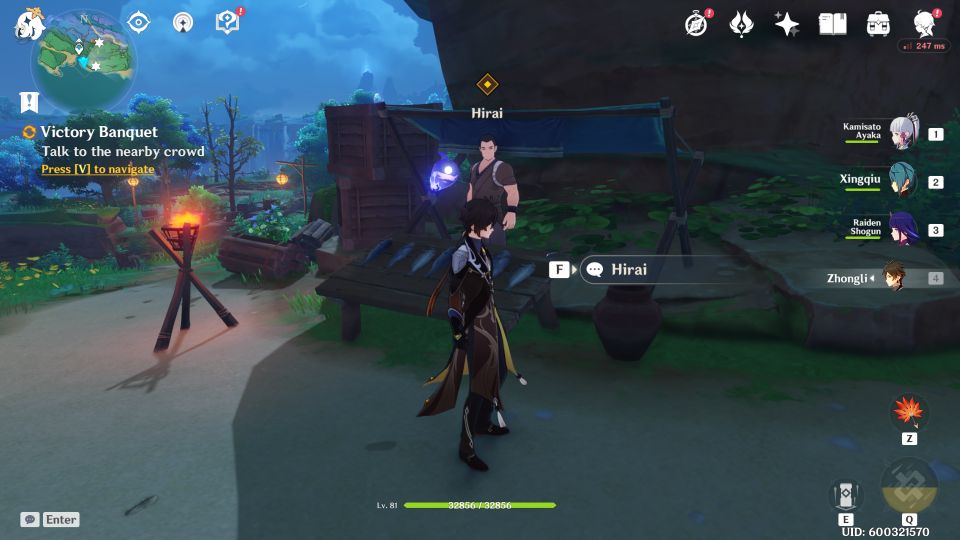Switch to Kamisato Ayaka
This screenshot has width=960, height=540.
click(x=902, y=134)
